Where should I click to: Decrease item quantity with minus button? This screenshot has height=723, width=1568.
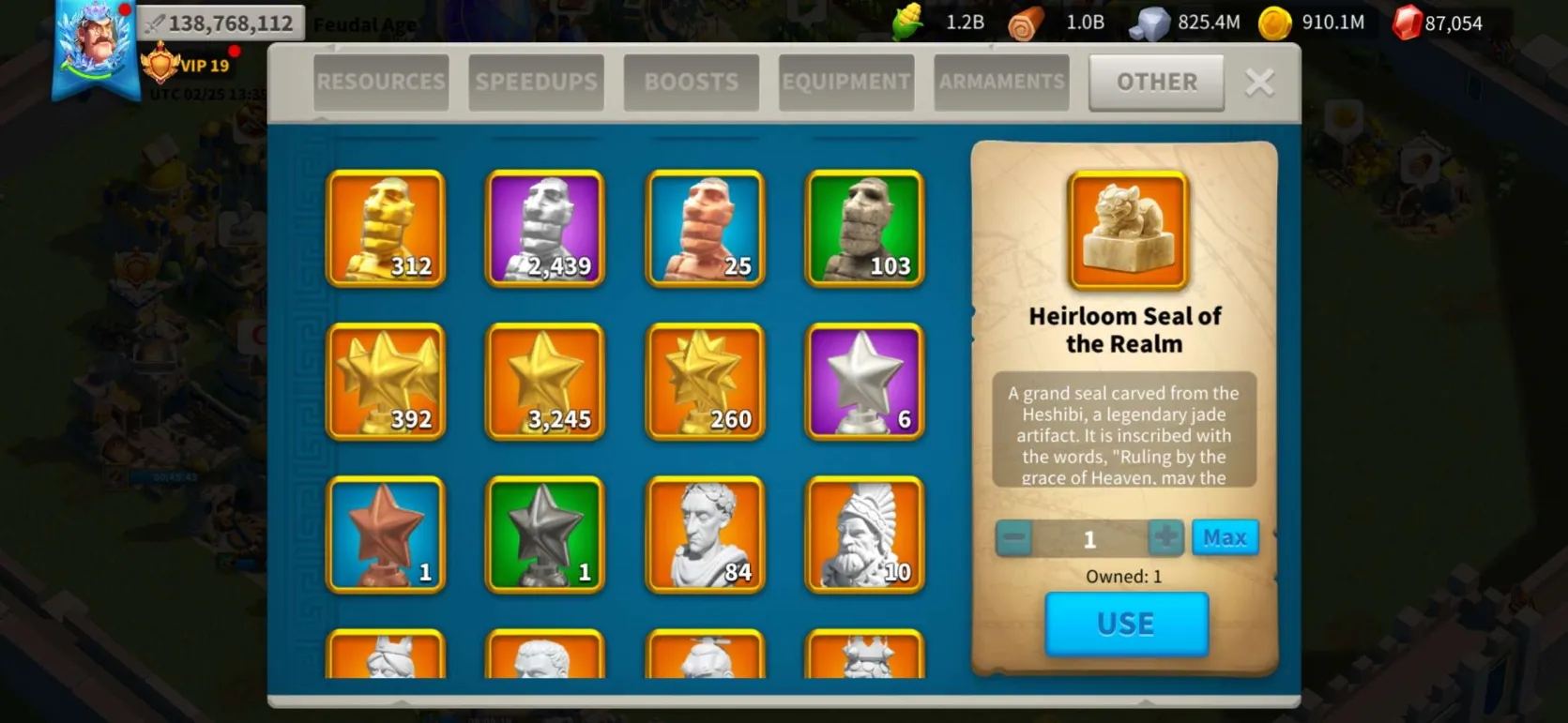1013,538
